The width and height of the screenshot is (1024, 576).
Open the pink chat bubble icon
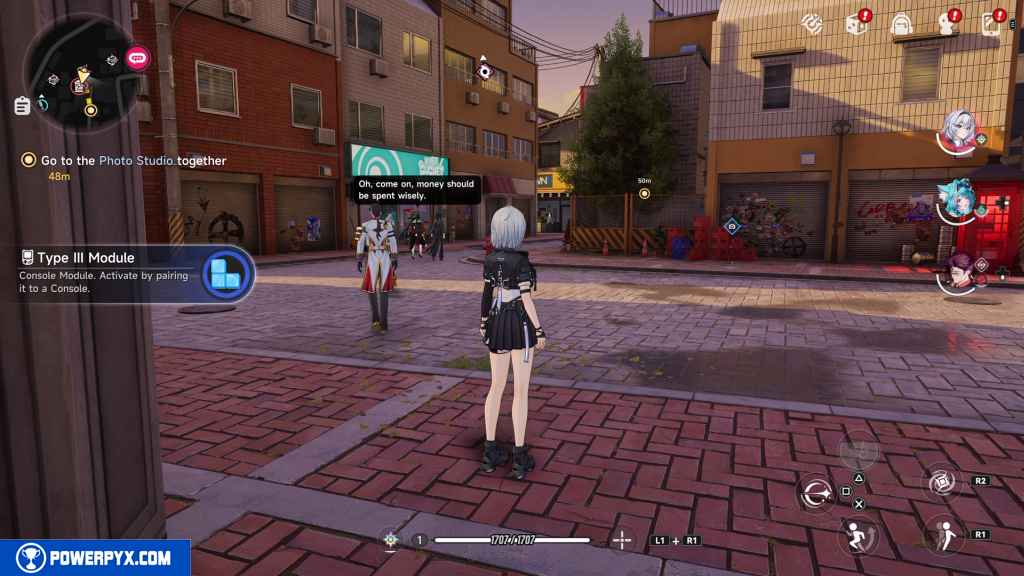tap(136, 56)
